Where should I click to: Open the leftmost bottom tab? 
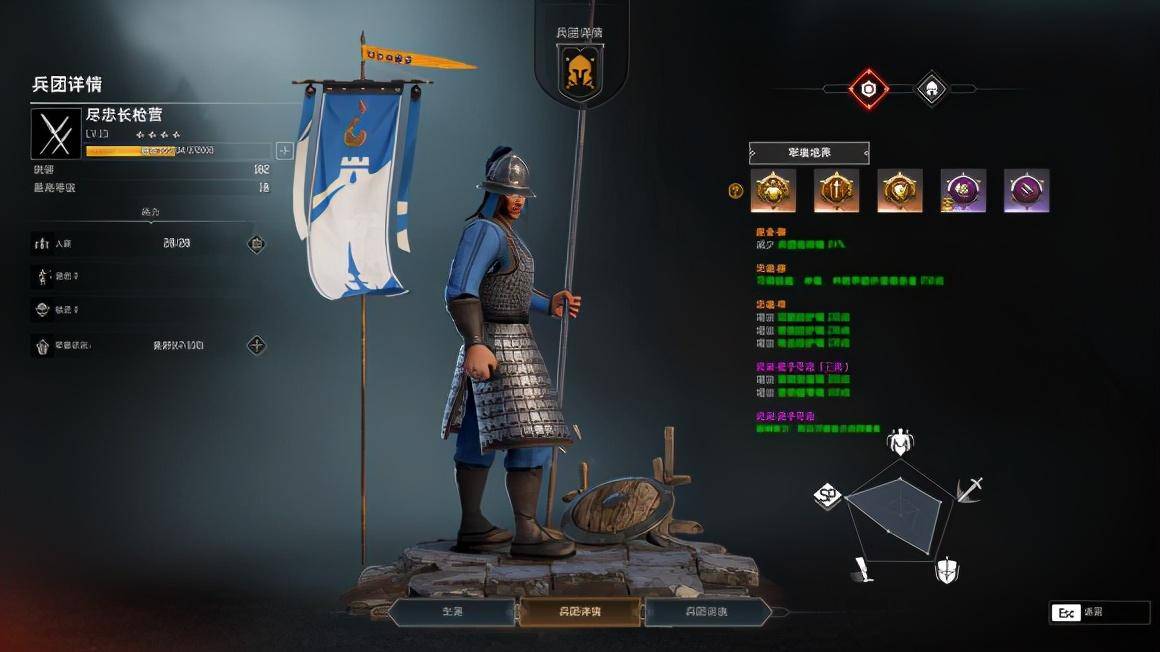(x=452, y=611)
